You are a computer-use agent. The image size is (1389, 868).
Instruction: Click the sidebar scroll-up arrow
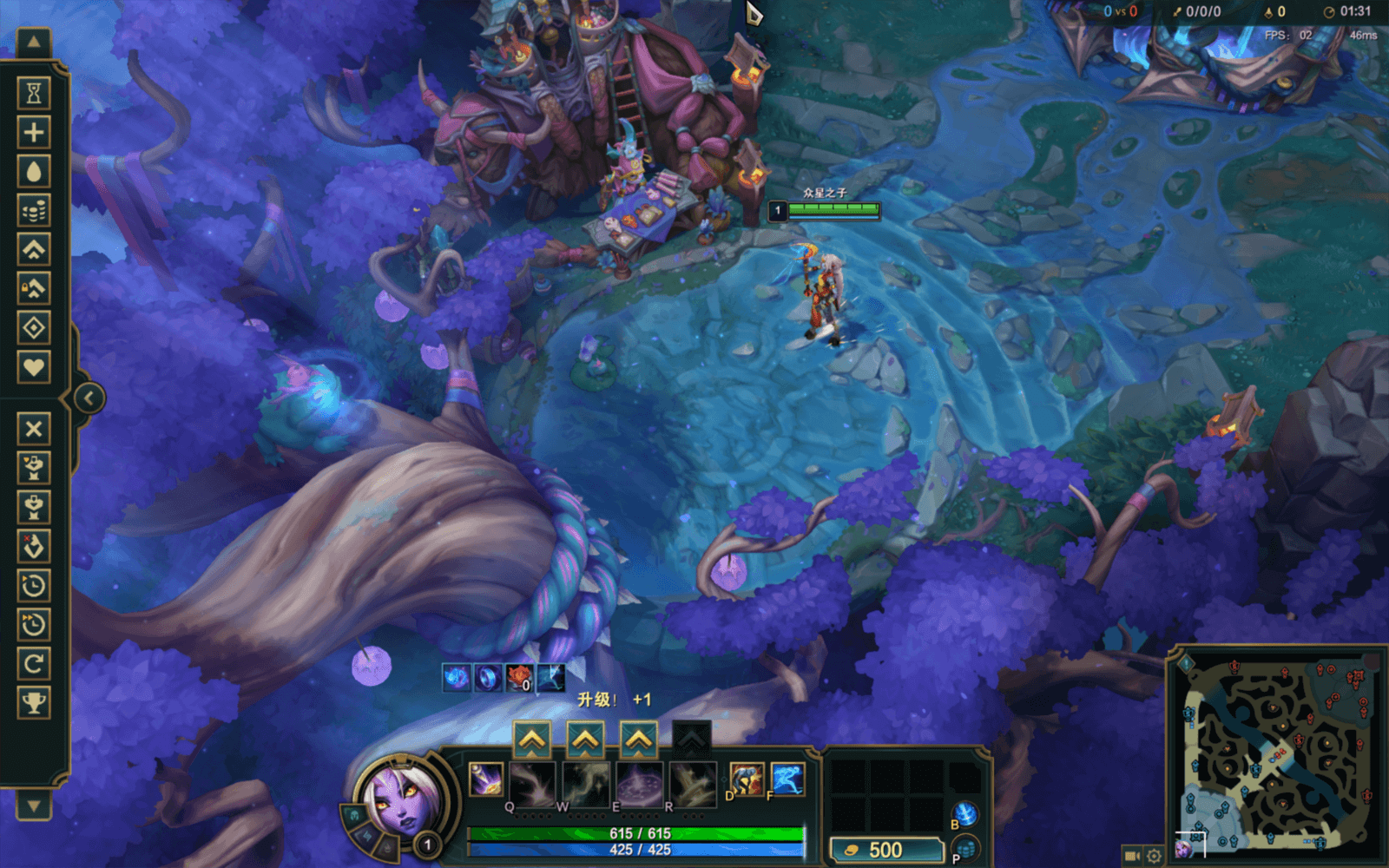[x=32, y=40]
